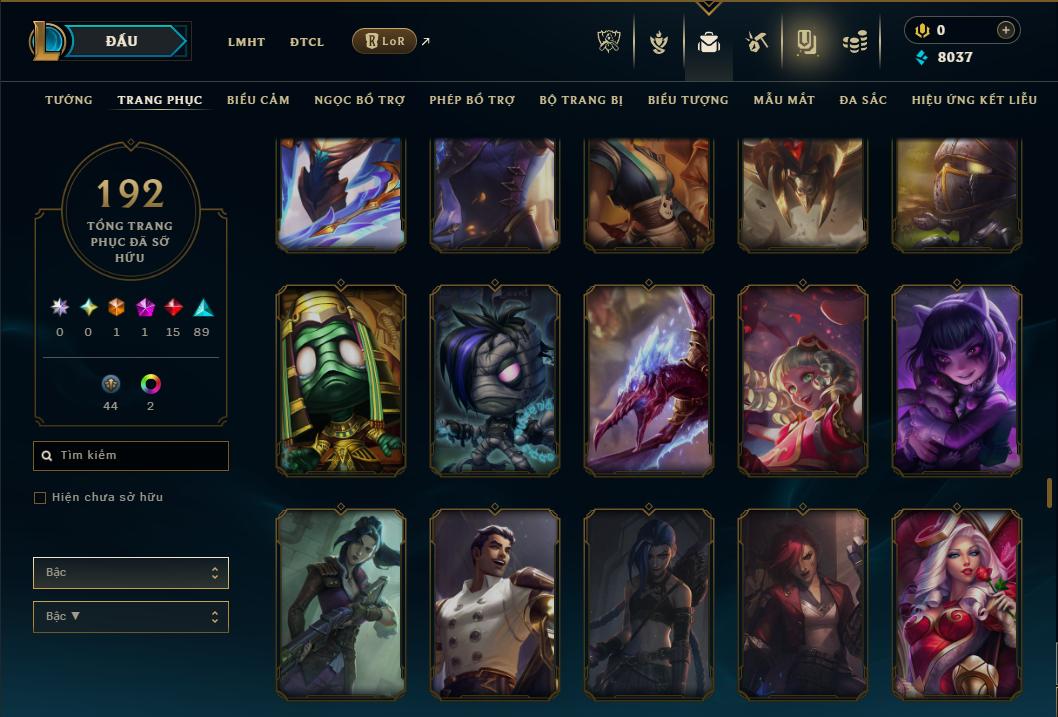Open the LMHT game mode

246,42
